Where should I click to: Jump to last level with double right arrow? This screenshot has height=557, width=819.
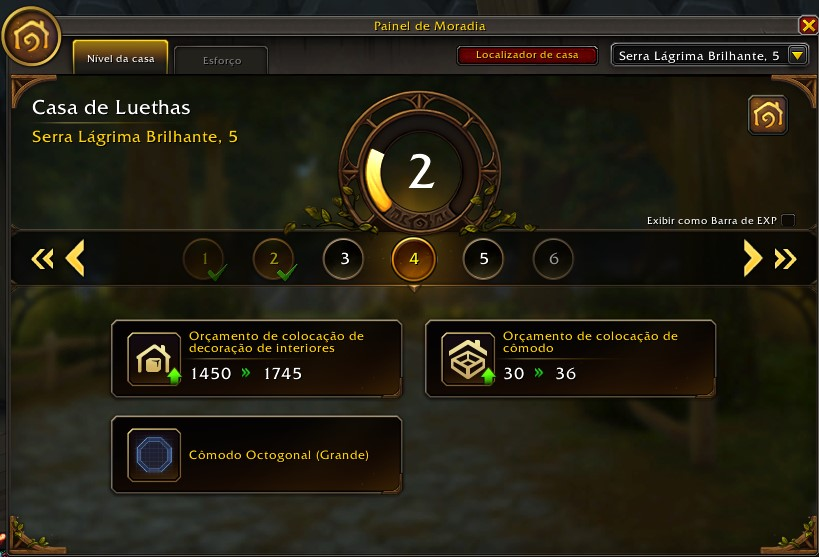point(785,259)
